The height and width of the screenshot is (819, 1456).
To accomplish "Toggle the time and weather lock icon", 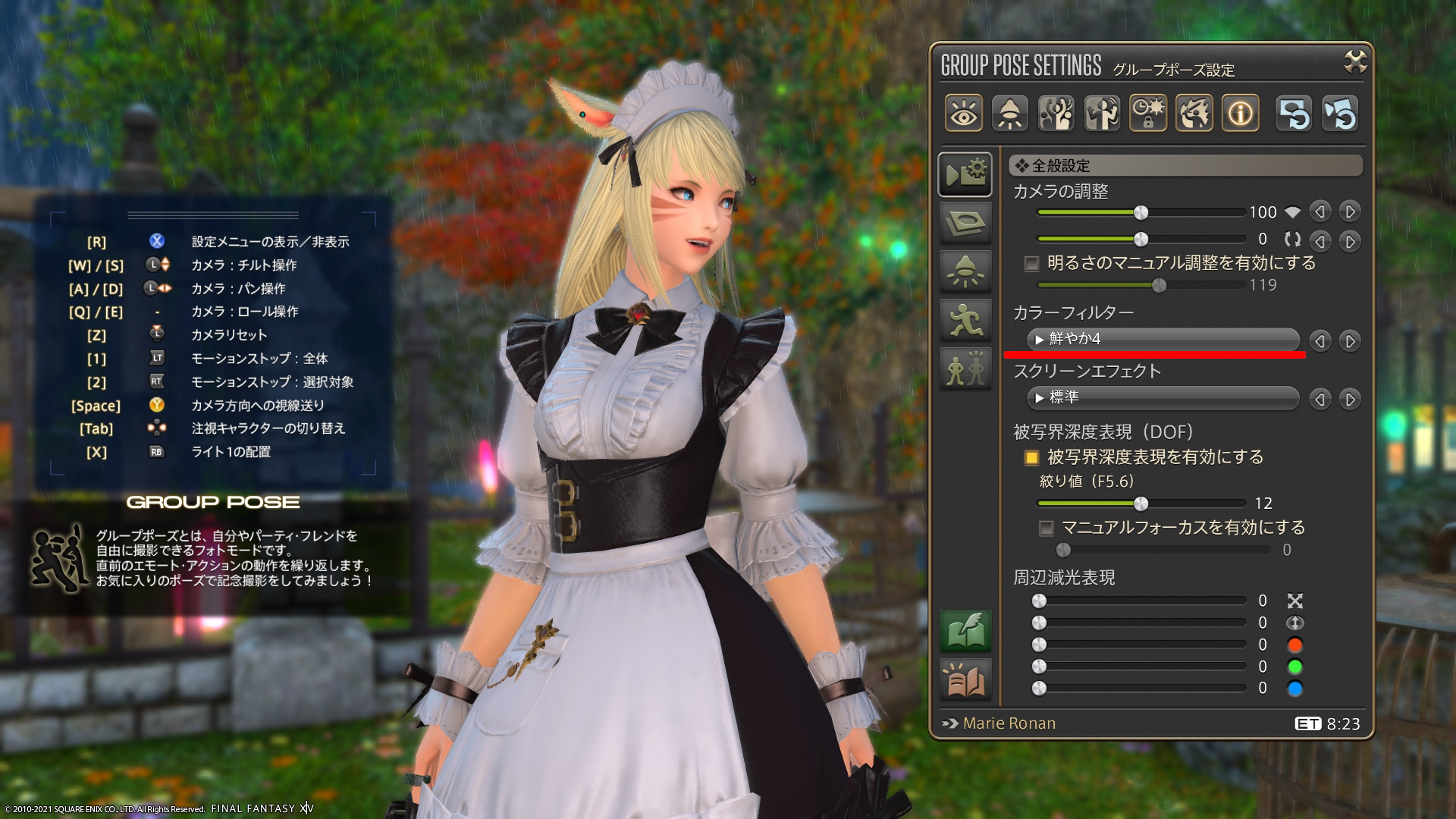I will [x=1148, y=112].
